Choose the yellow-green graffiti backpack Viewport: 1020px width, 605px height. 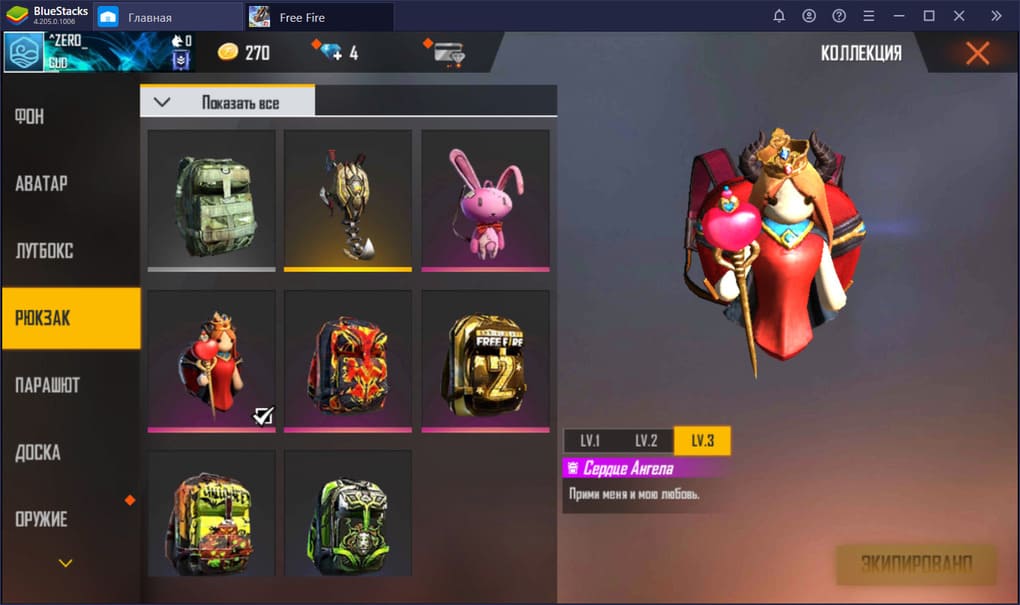[211, 512]
